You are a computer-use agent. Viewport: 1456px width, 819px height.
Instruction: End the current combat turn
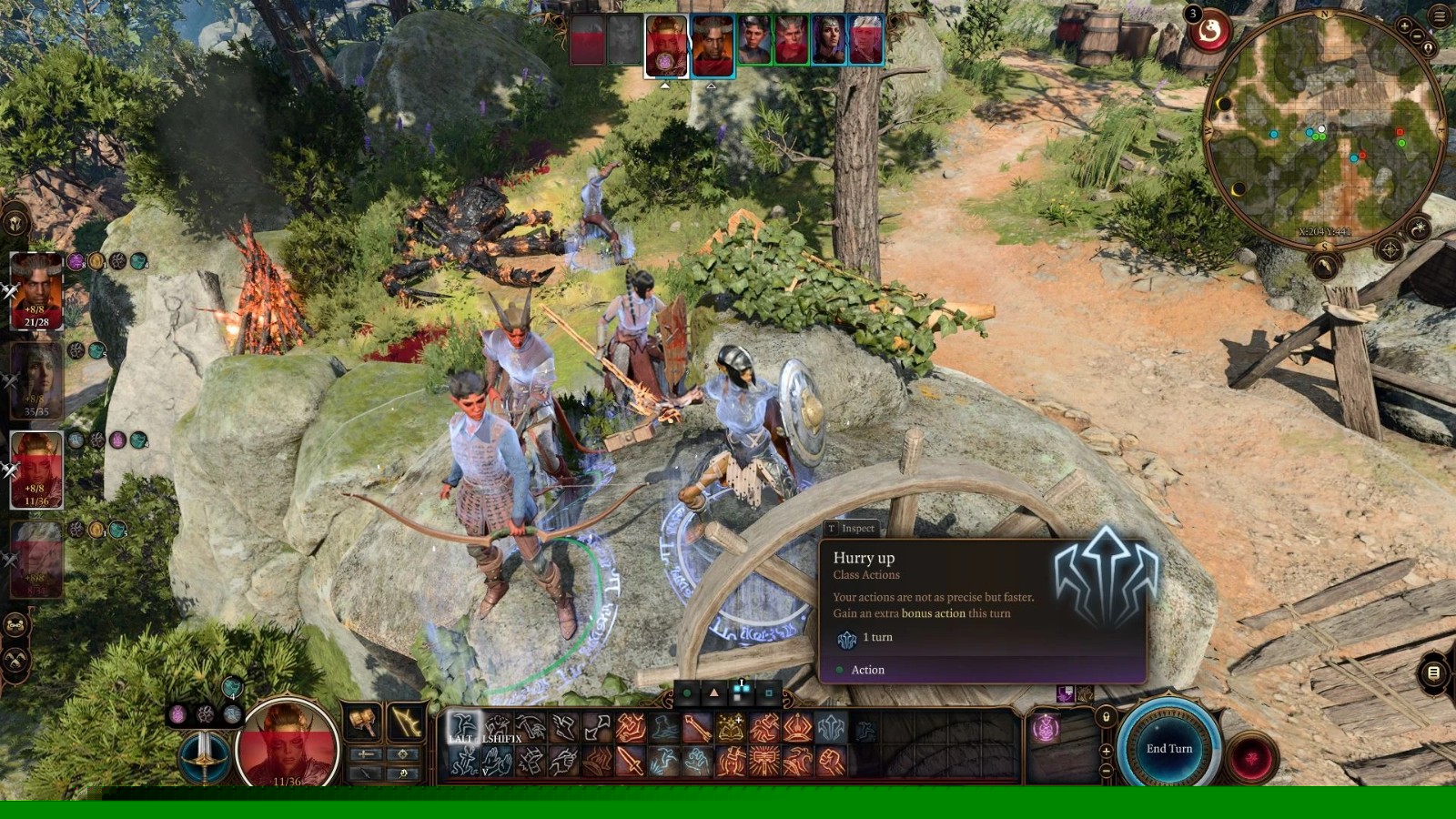coord(1168,748)
